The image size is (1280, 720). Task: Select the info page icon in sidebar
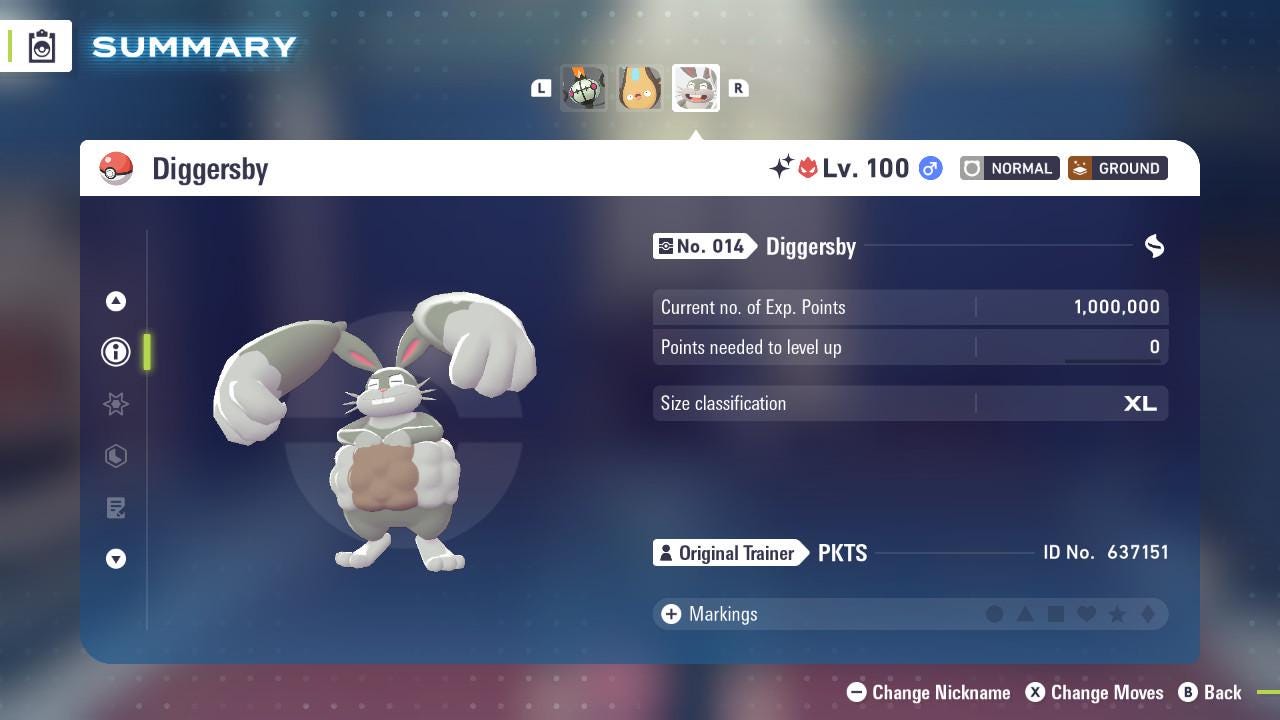click(x=116, y=351)
